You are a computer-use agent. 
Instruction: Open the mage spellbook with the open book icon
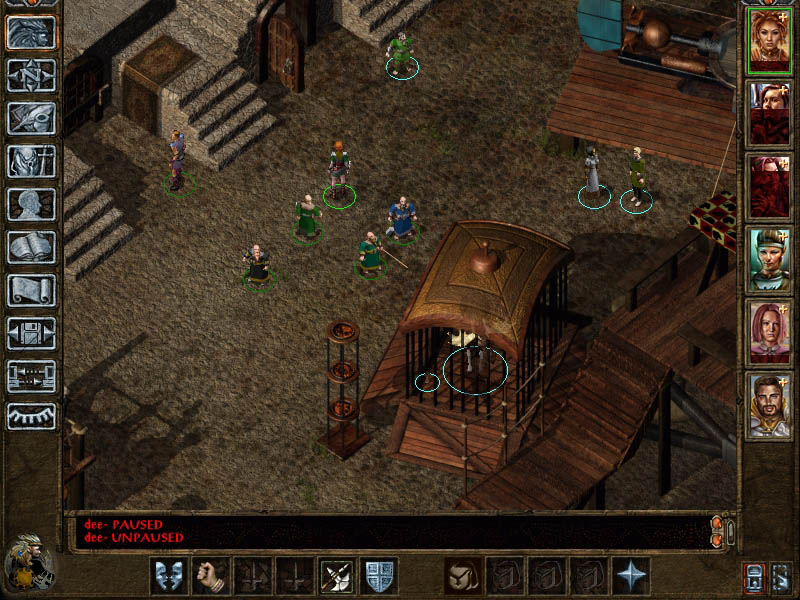pyautogui.click(x=31, y=247)
